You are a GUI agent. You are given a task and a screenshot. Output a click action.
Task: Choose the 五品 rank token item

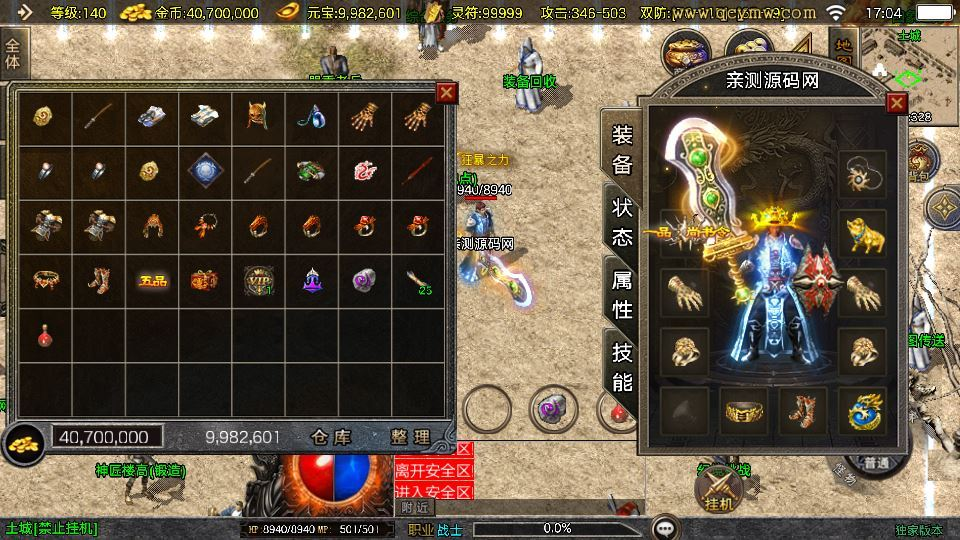[x=152, y=280]
